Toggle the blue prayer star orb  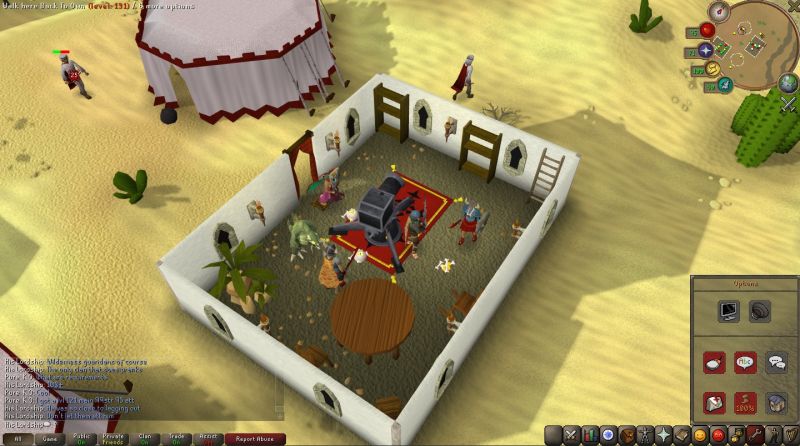706,50
